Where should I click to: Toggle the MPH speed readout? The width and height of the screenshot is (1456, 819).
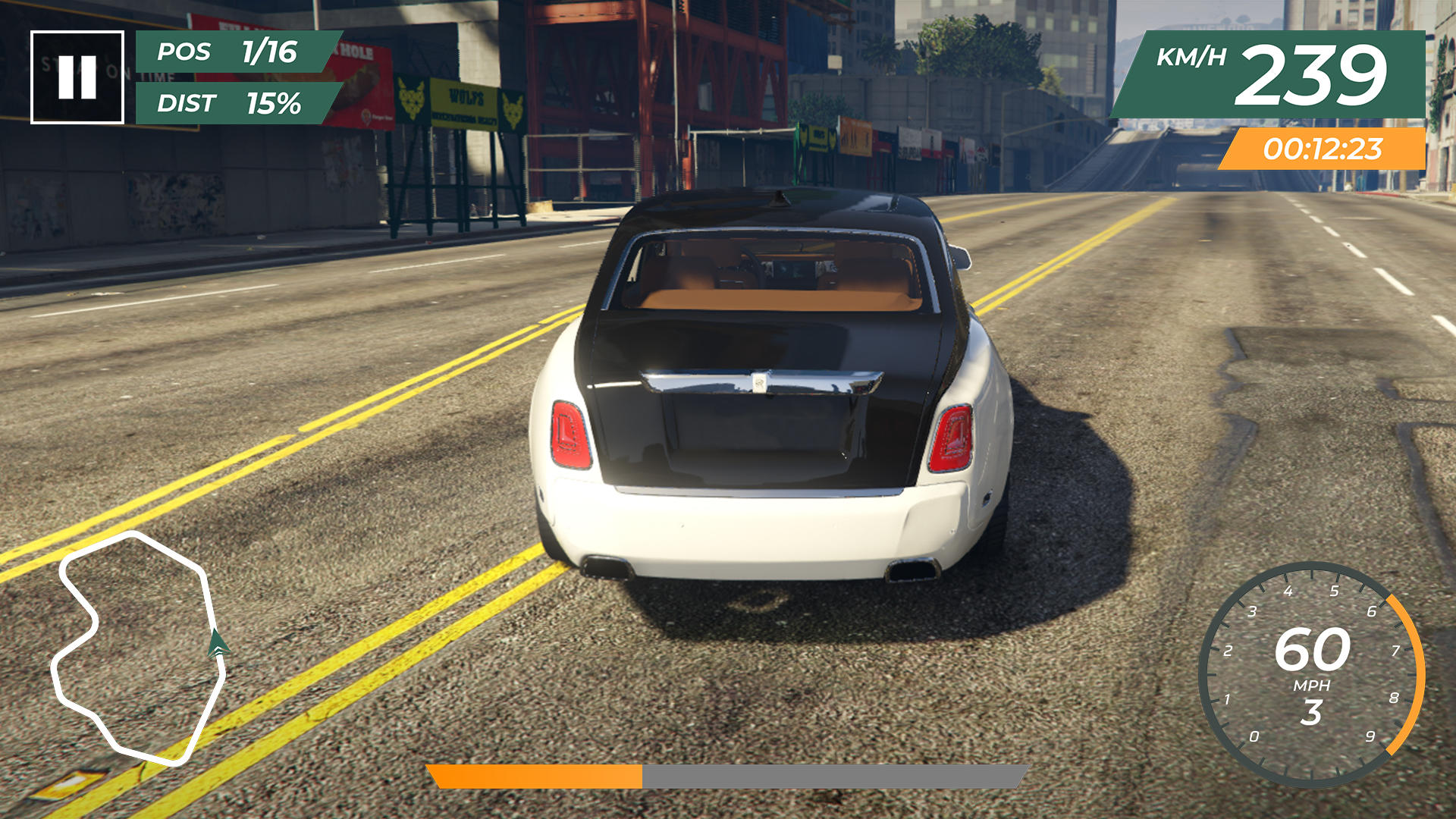(1314, 684)
